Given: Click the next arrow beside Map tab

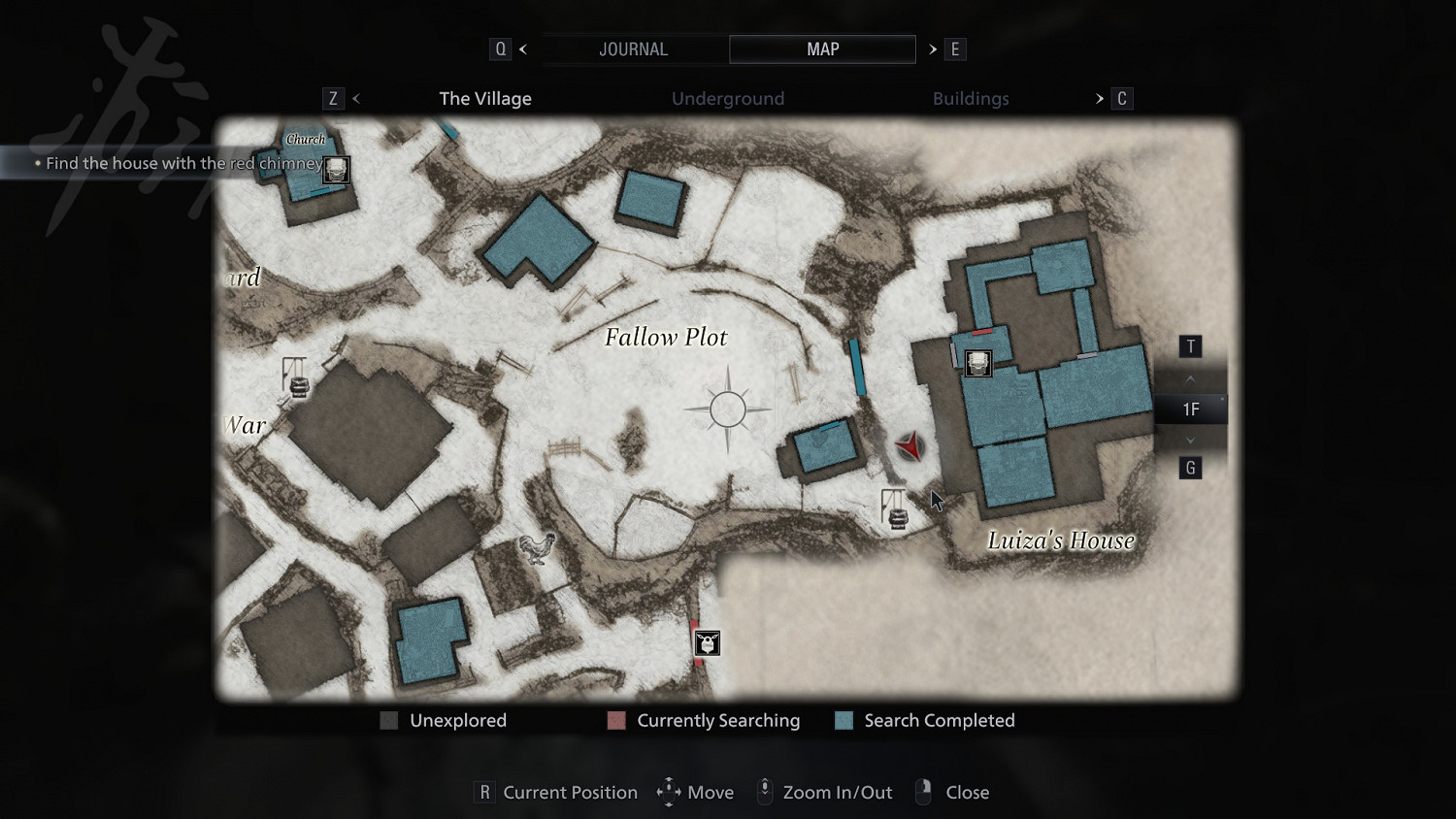Looking at the screenshot, I should tap(933, 49).
